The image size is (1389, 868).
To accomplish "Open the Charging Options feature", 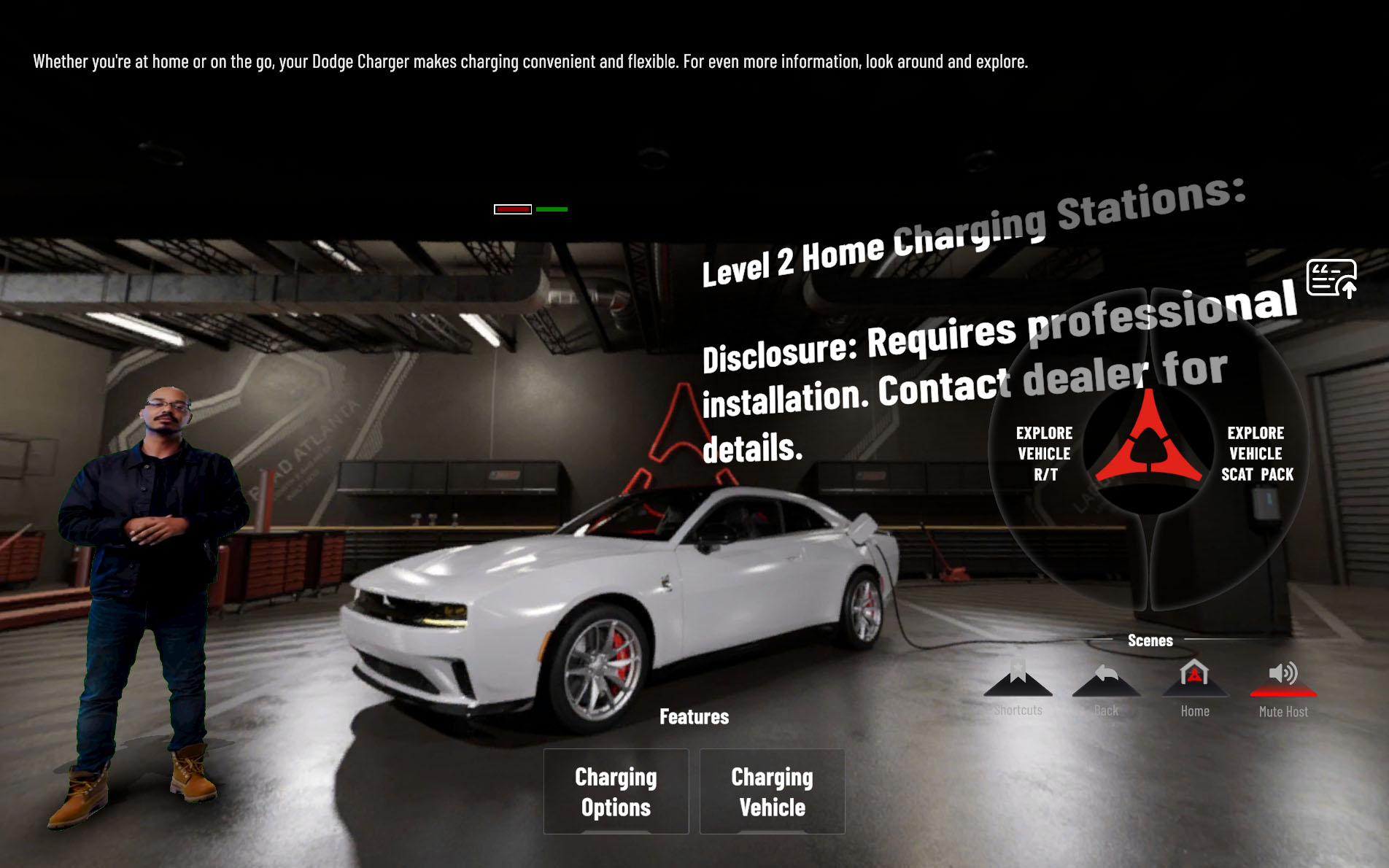I will coord(616,791).
